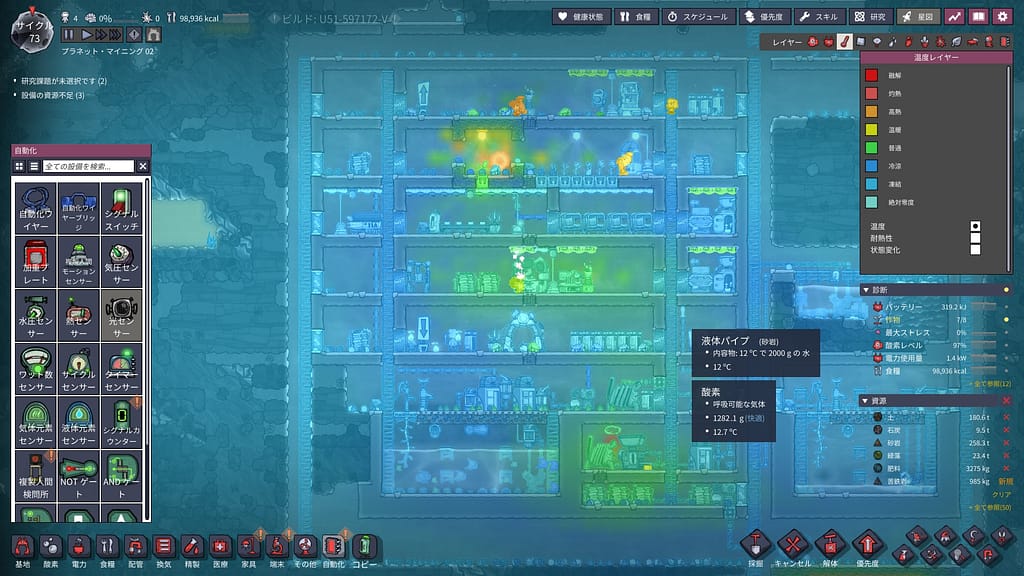Activate the 採掘 dig tool
This screenshot has width=1024, height=576.
click(x=756, y=548)
